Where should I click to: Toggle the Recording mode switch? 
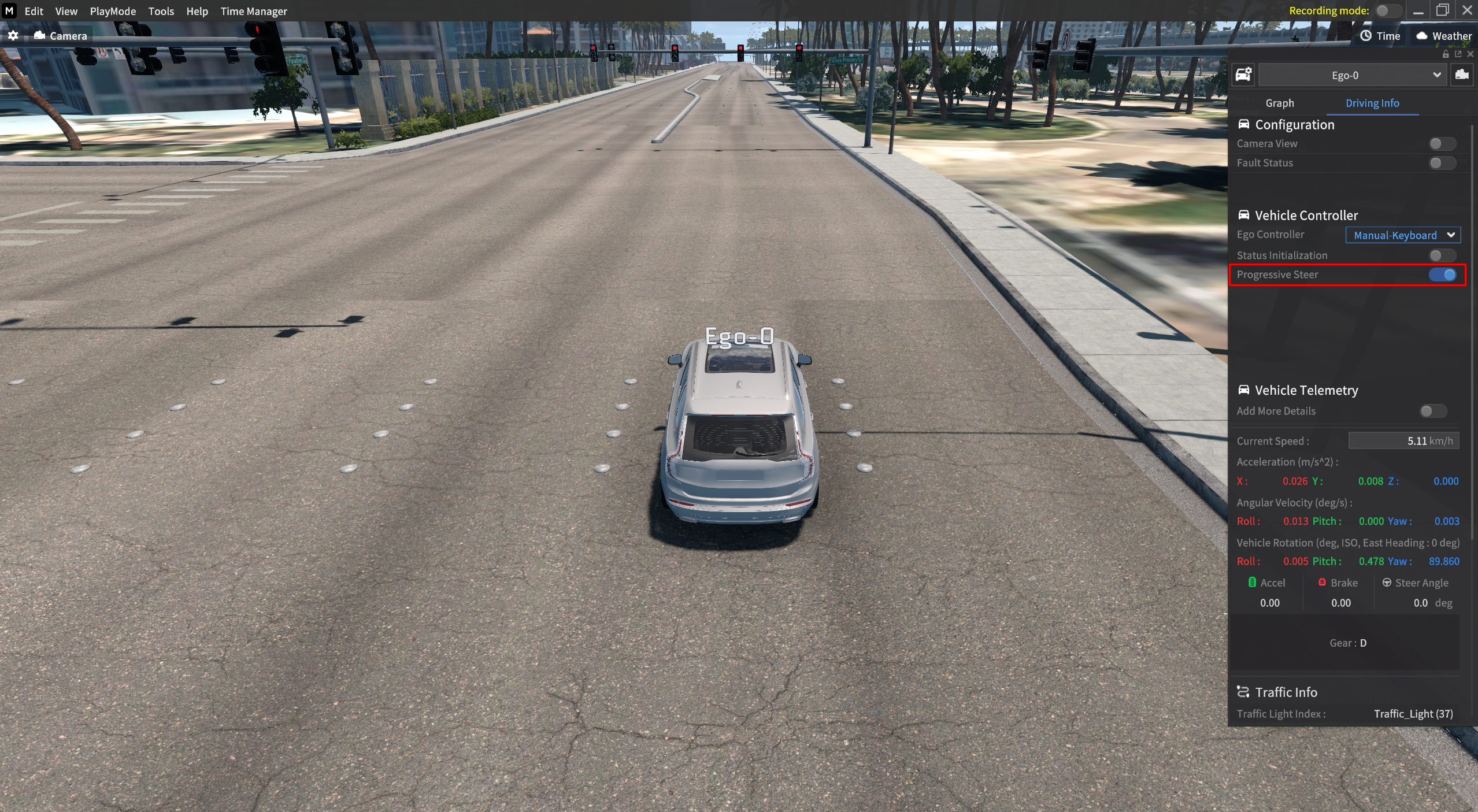[x=1387, y=11]
